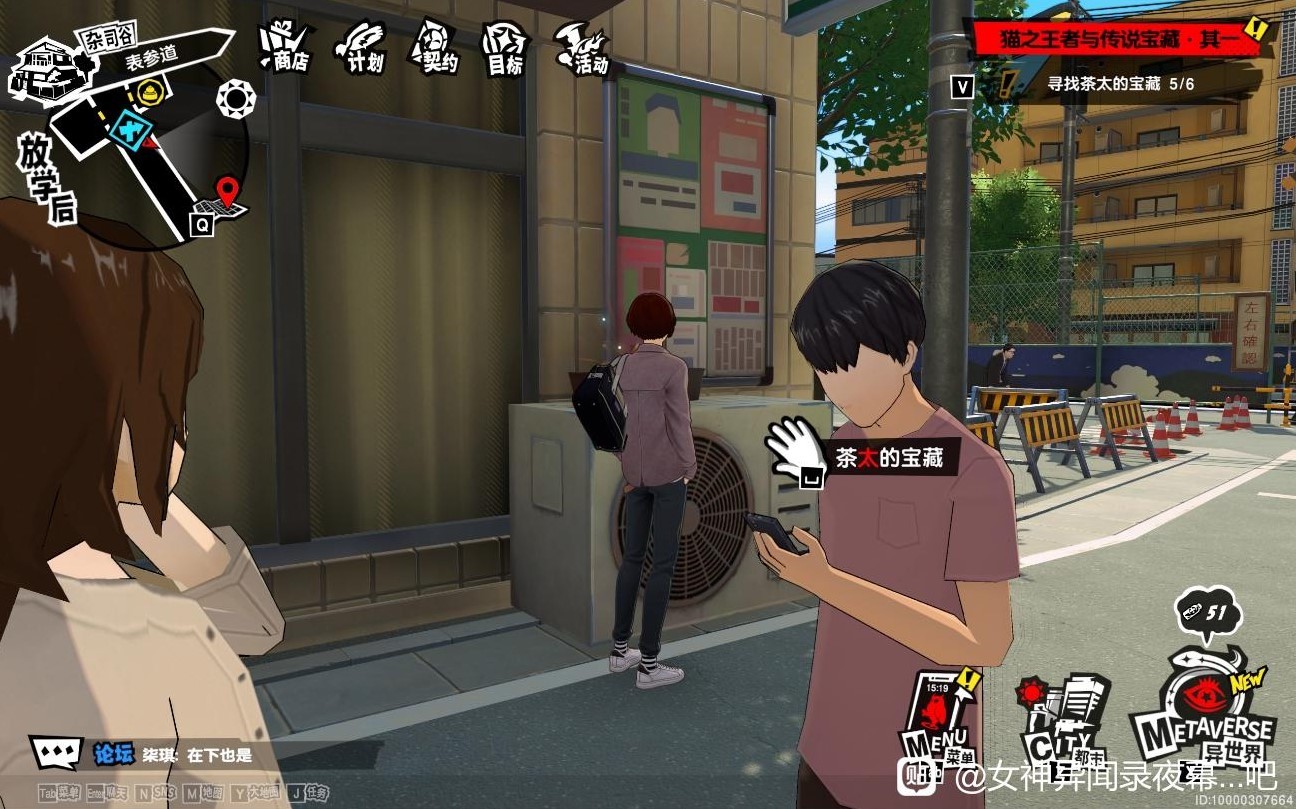The width and height of the screenshot is (1296, 809).
Task: Click the spiky ring icon beside minimap
Action: point(236,98)
